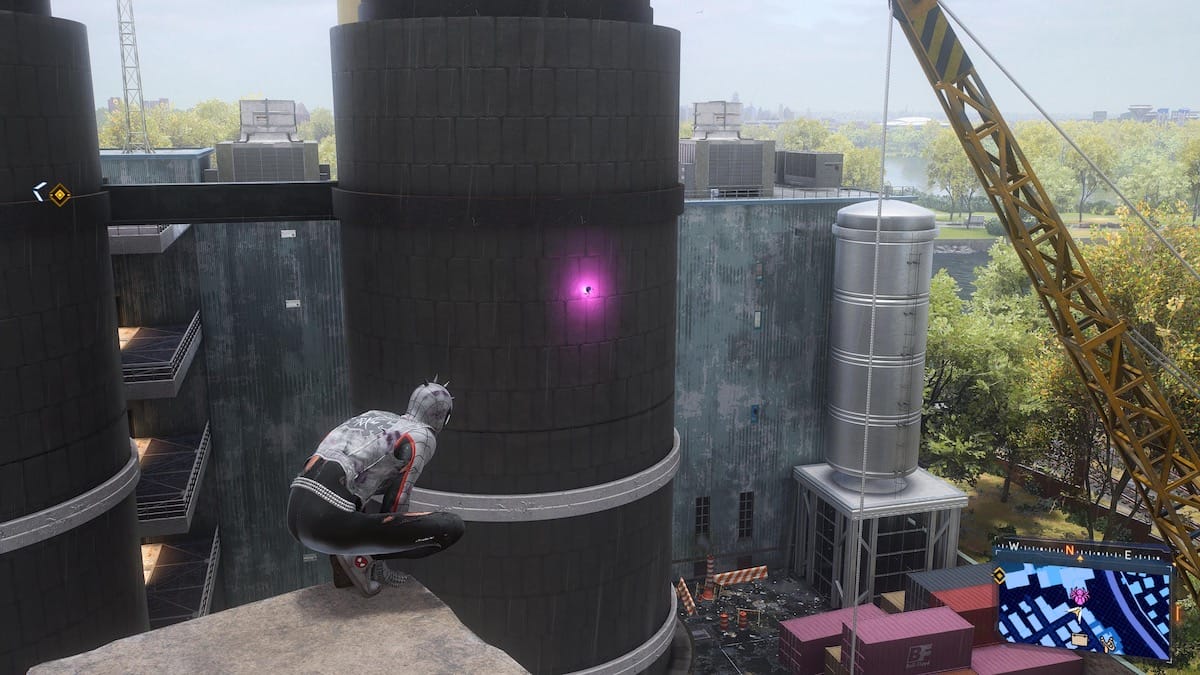Select the gold off-screen objective waypoint beside the white chevron
The height and width of the screenshot is (675, 1200).
pos(60,194)
